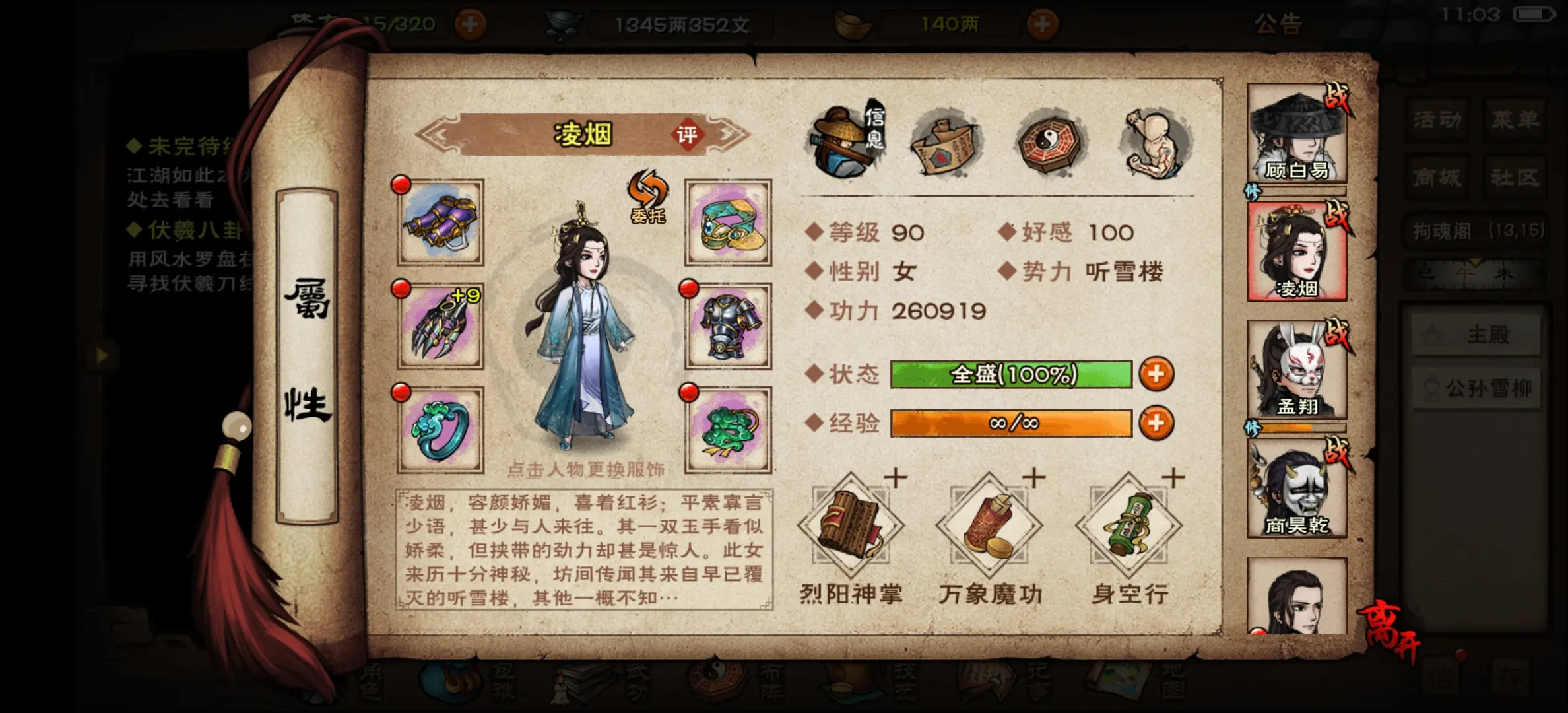
Task: Choose companion 顾白易 portrait
Action: [1297, 135]
